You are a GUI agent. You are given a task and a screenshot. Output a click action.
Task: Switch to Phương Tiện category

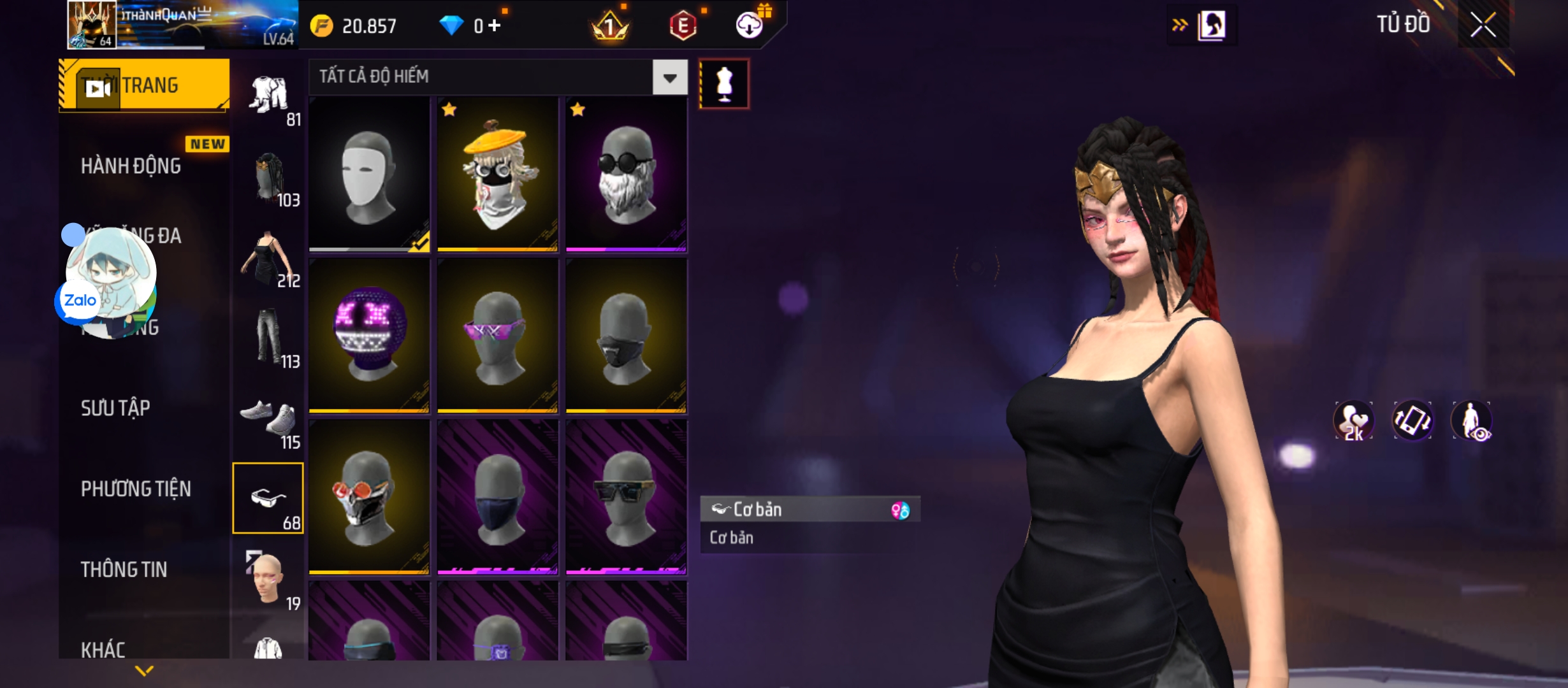136,489
